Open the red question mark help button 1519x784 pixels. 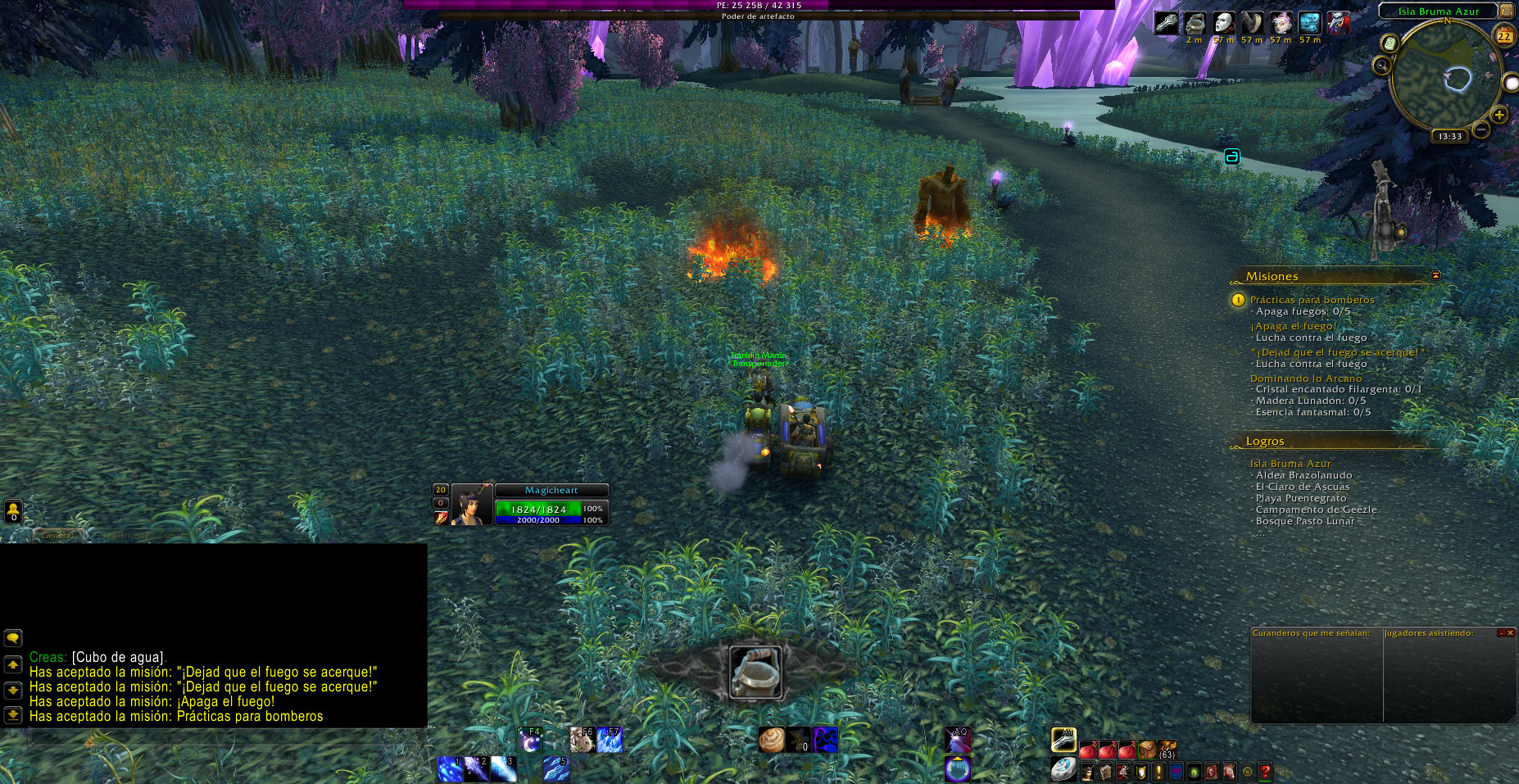[1265, 771]
